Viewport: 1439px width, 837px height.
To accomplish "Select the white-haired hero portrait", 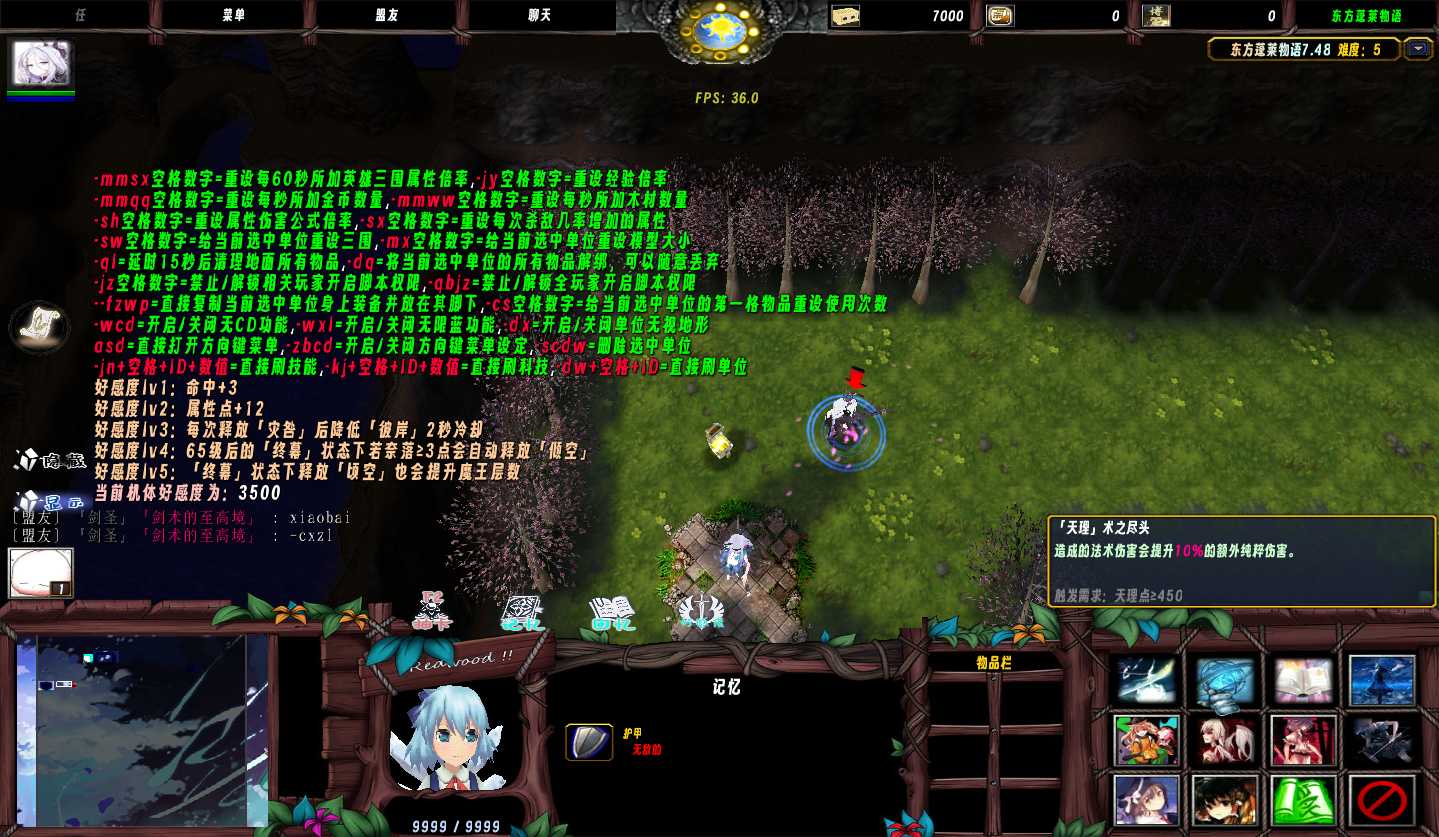I will pos(42,65).
